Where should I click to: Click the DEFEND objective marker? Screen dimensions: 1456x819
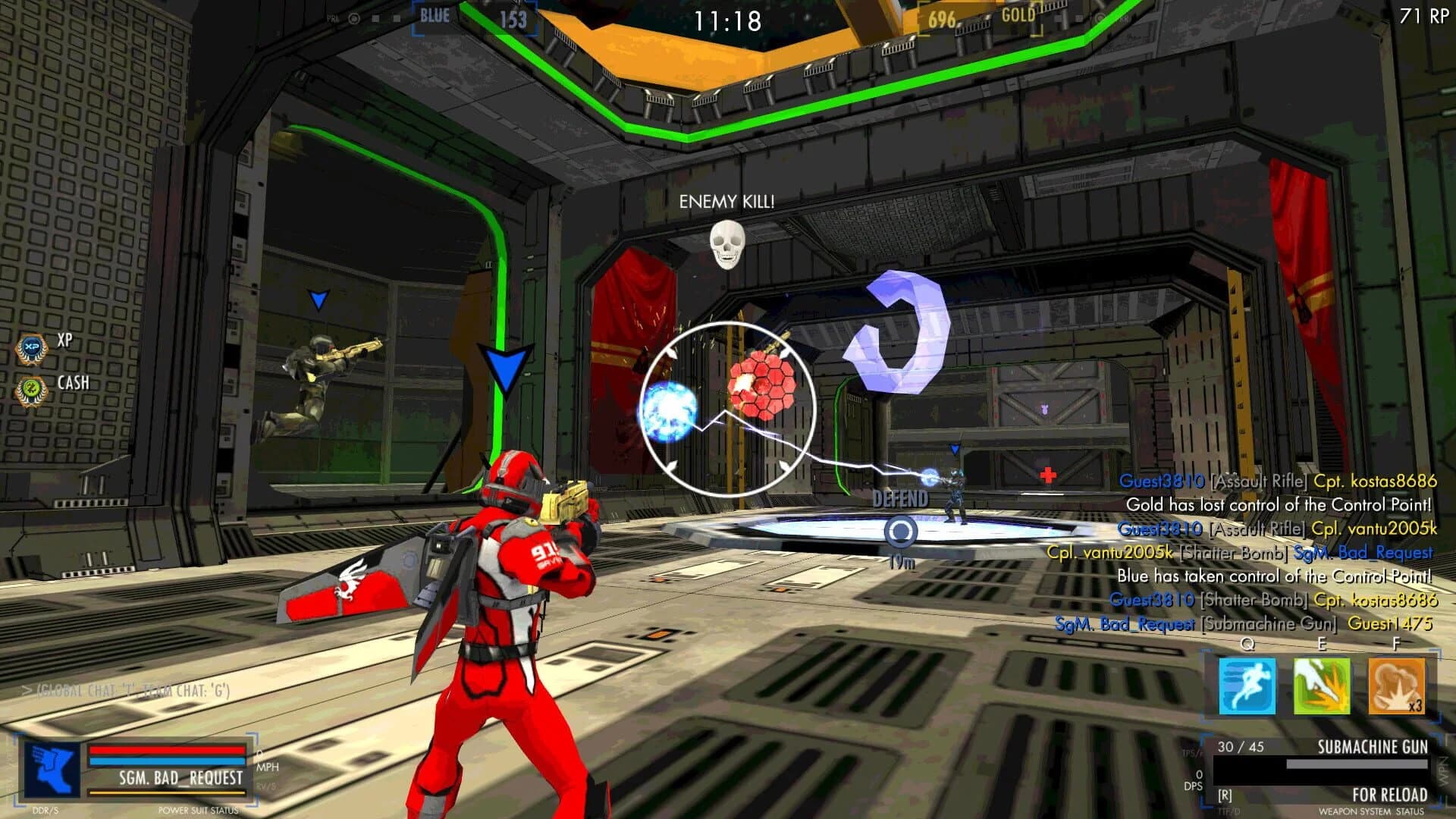click(902, 500)
